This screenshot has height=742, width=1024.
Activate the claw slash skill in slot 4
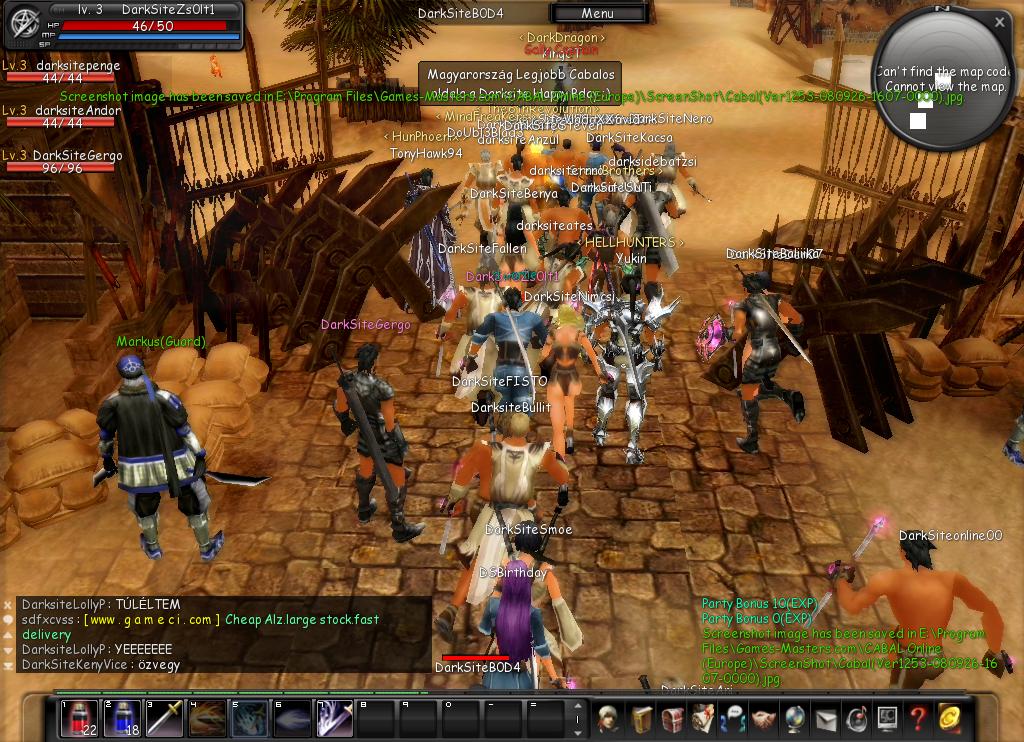(x=207, y=719)
